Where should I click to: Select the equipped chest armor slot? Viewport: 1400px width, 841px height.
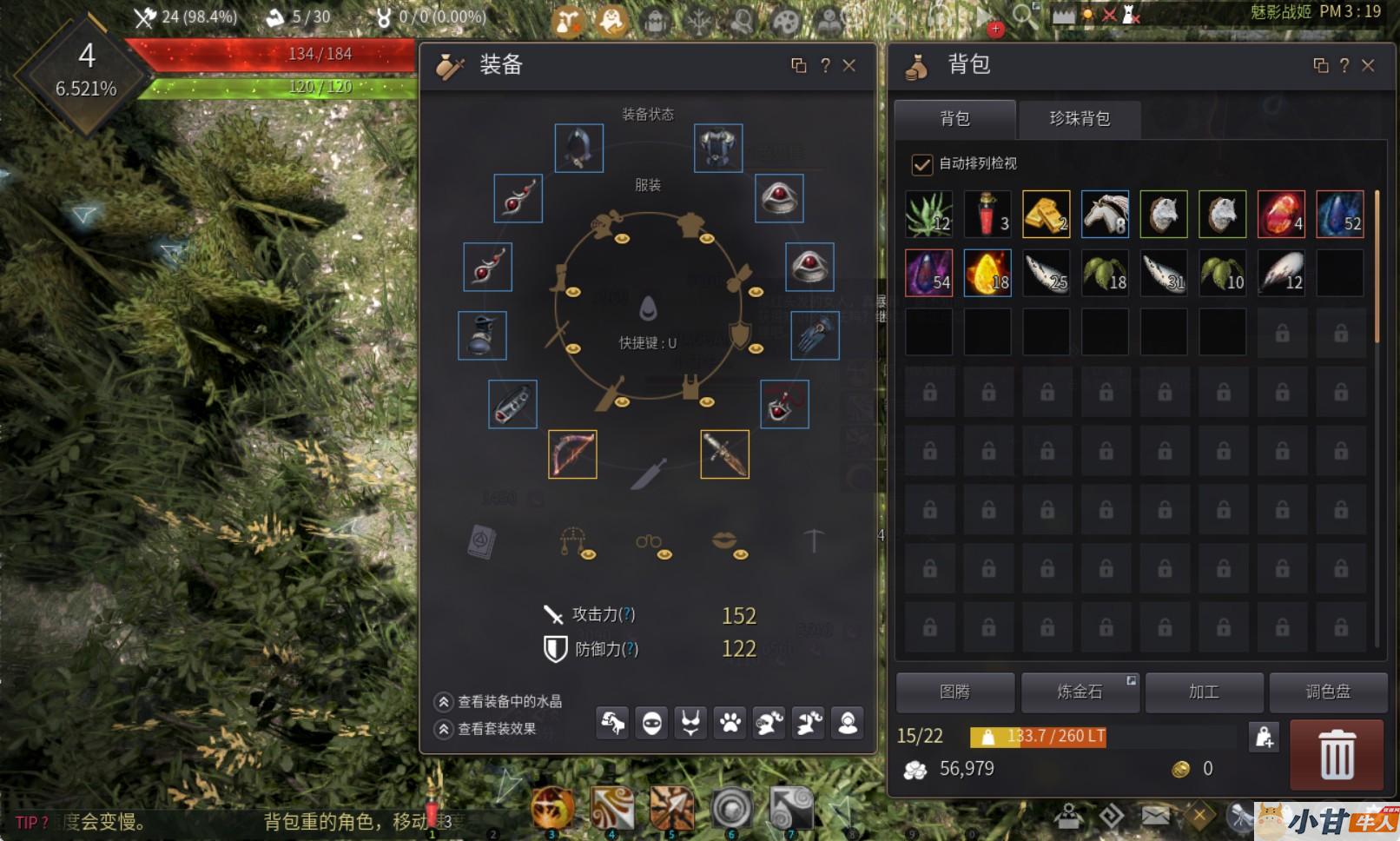click(x=718, y=148)
